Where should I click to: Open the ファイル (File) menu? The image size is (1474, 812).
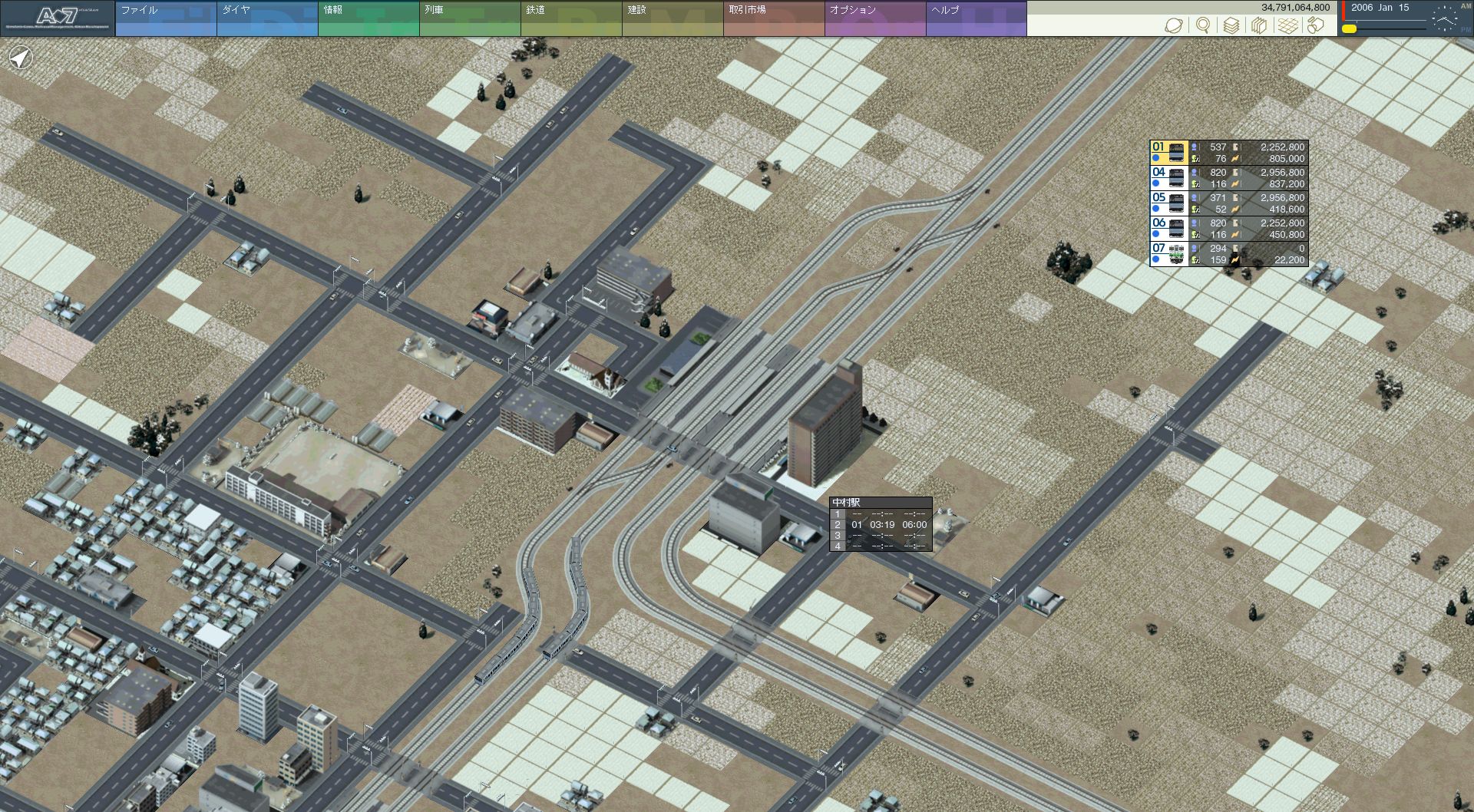(x=165, y=18)
